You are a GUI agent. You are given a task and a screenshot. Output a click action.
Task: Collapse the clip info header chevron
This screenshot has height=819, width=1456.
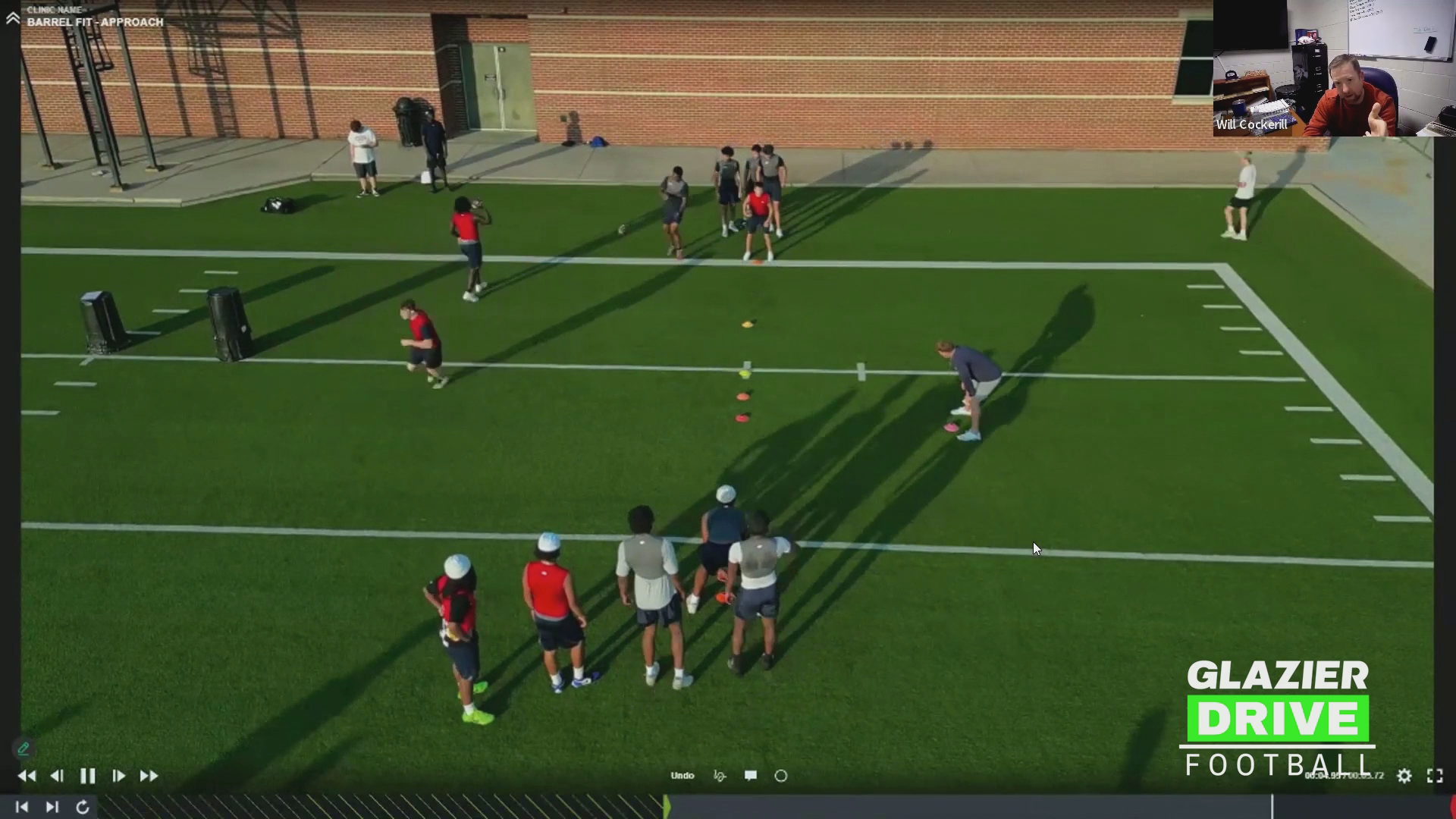[13, 18]
